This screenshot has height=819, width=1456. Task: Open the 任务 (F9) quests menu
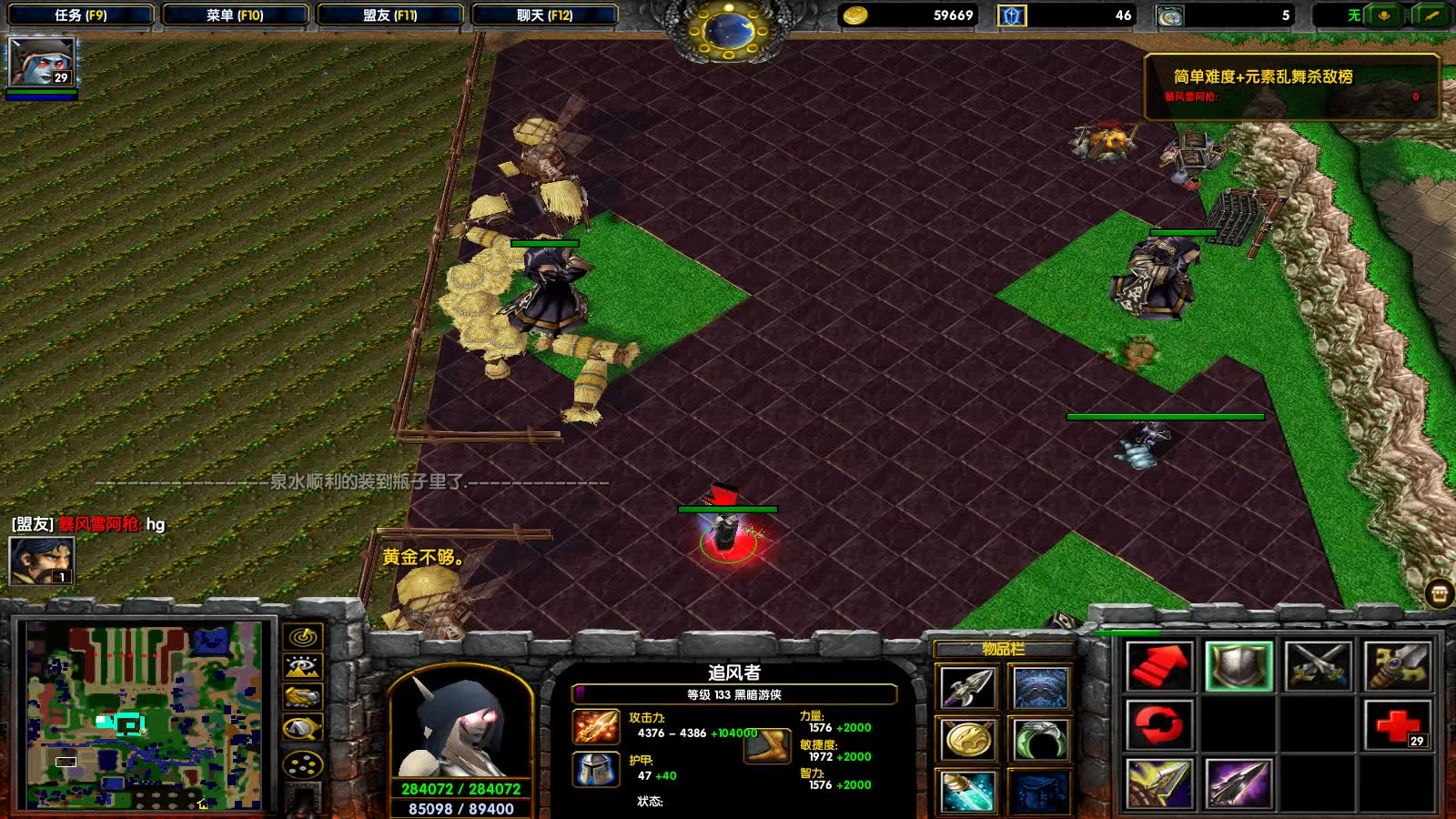(80, 15)
